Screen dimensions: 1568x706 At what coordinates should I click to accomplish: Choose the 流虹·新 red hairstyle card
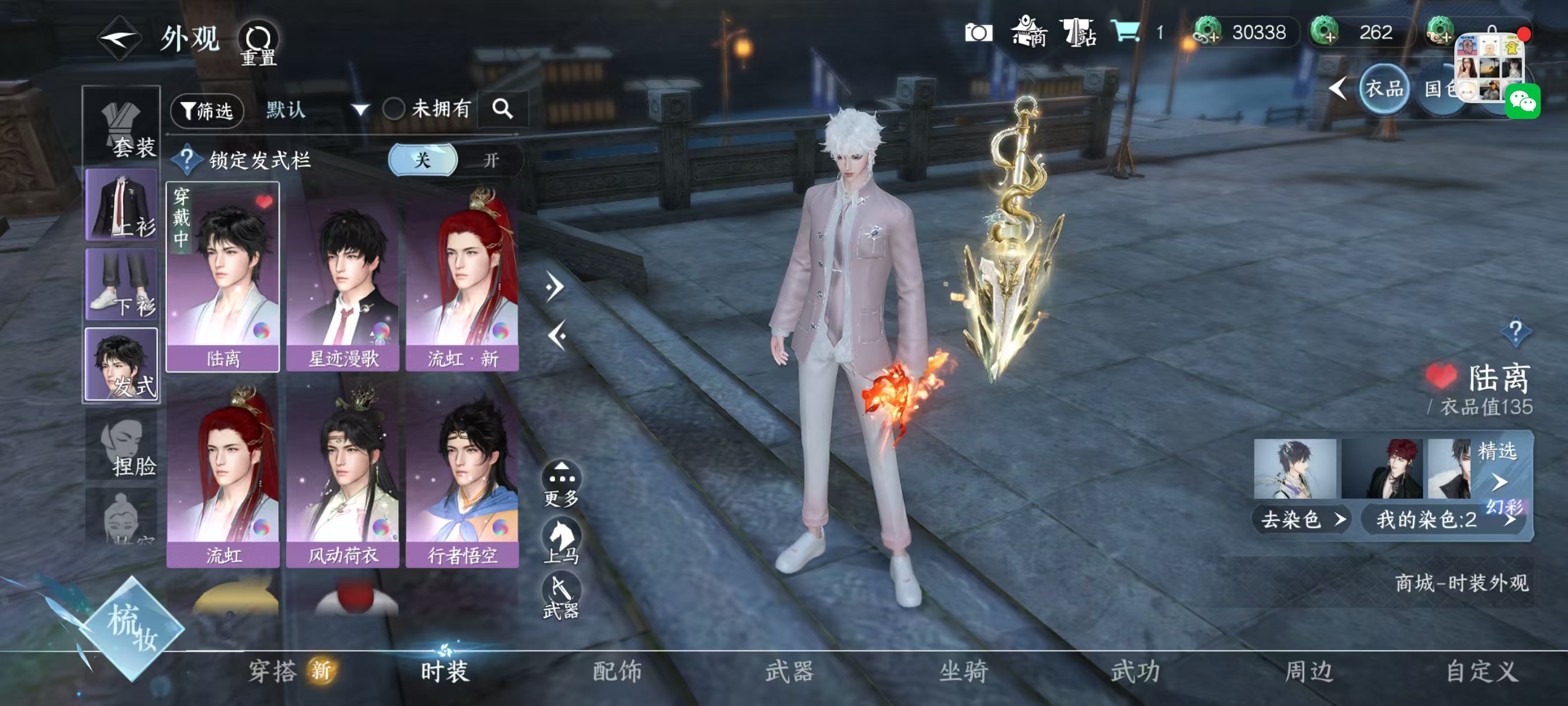[463, 278]
